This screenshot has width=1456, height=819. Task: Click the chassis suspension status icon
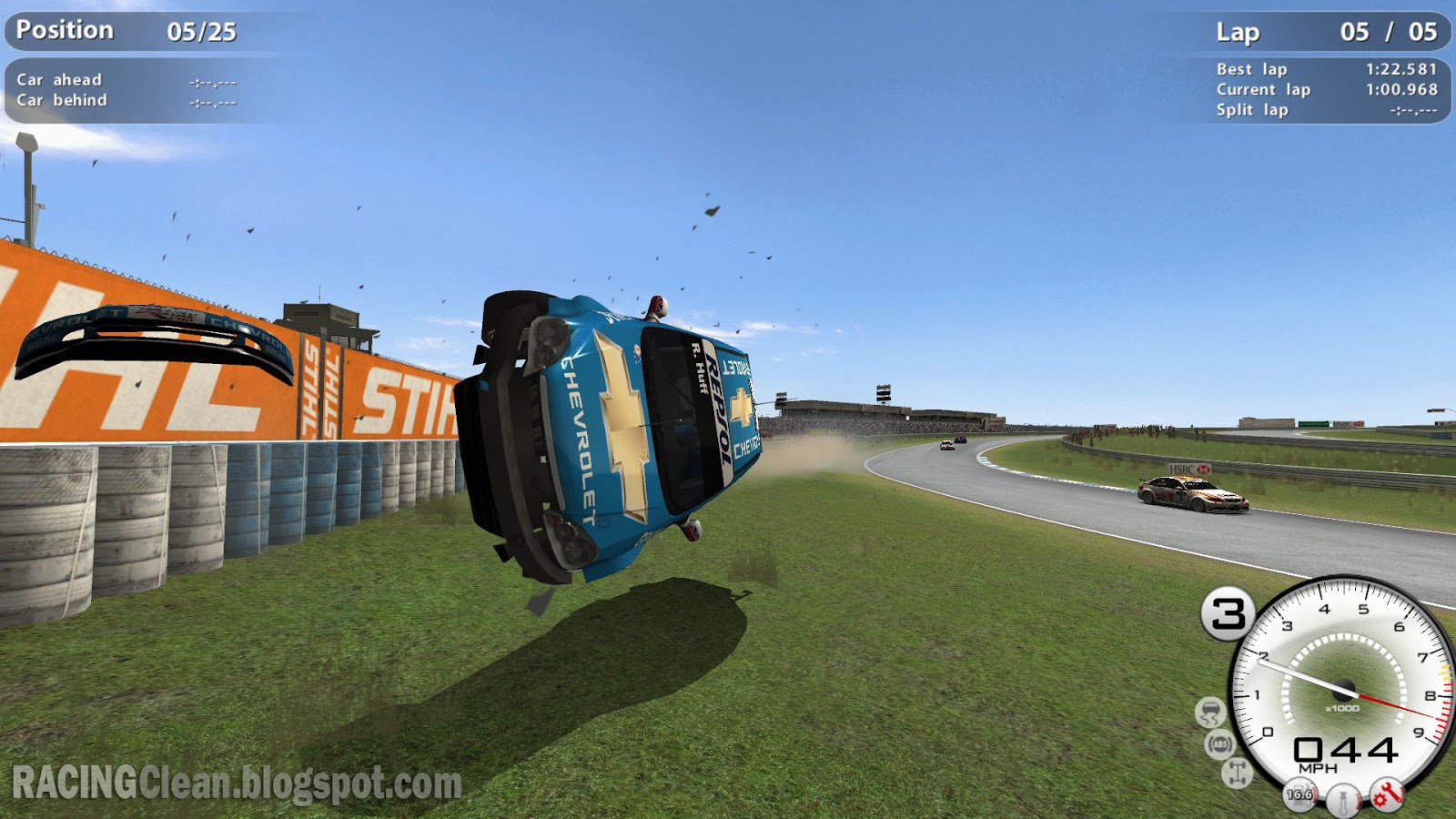(x=1236, y=772)
